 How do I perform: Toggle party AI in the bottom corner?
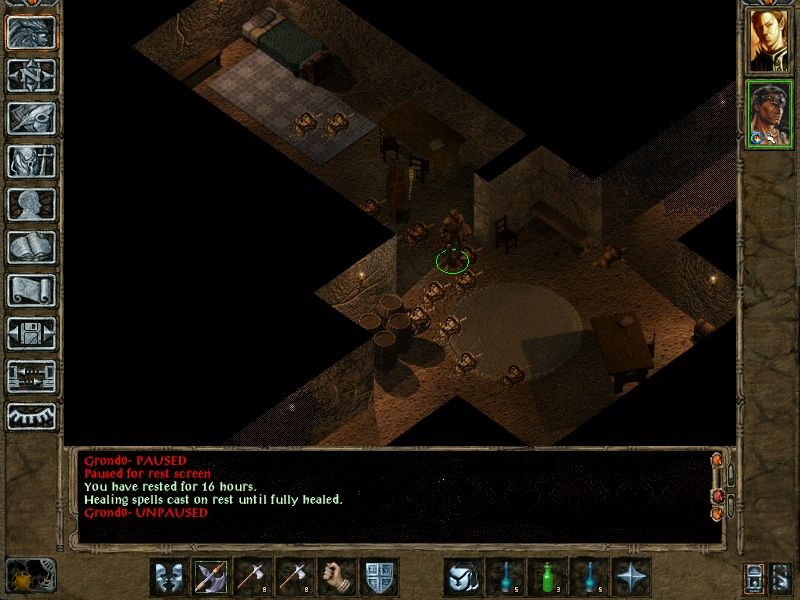(782, 577)
